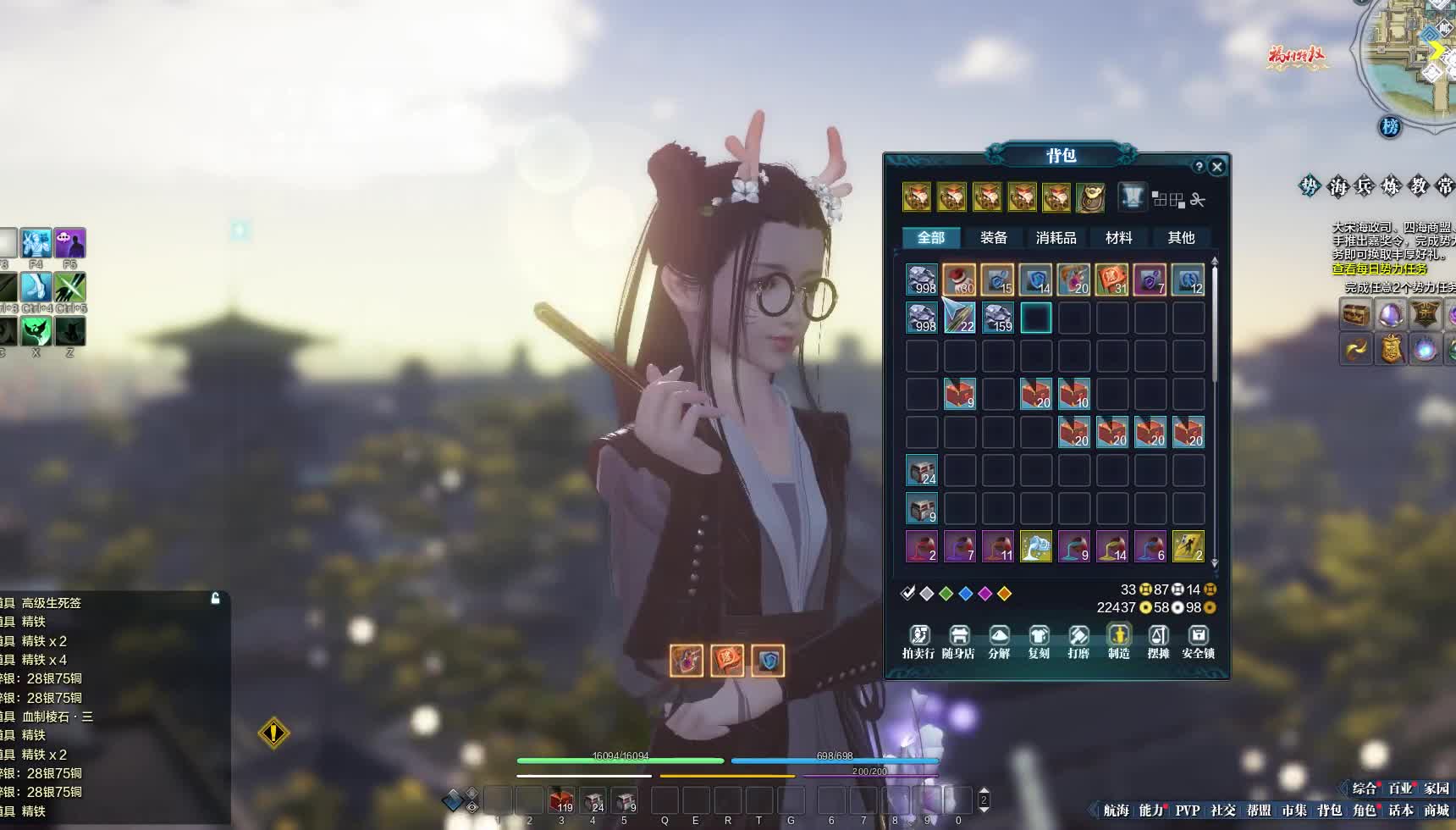Select the arrowhead item stack of 22

point(960,318)
